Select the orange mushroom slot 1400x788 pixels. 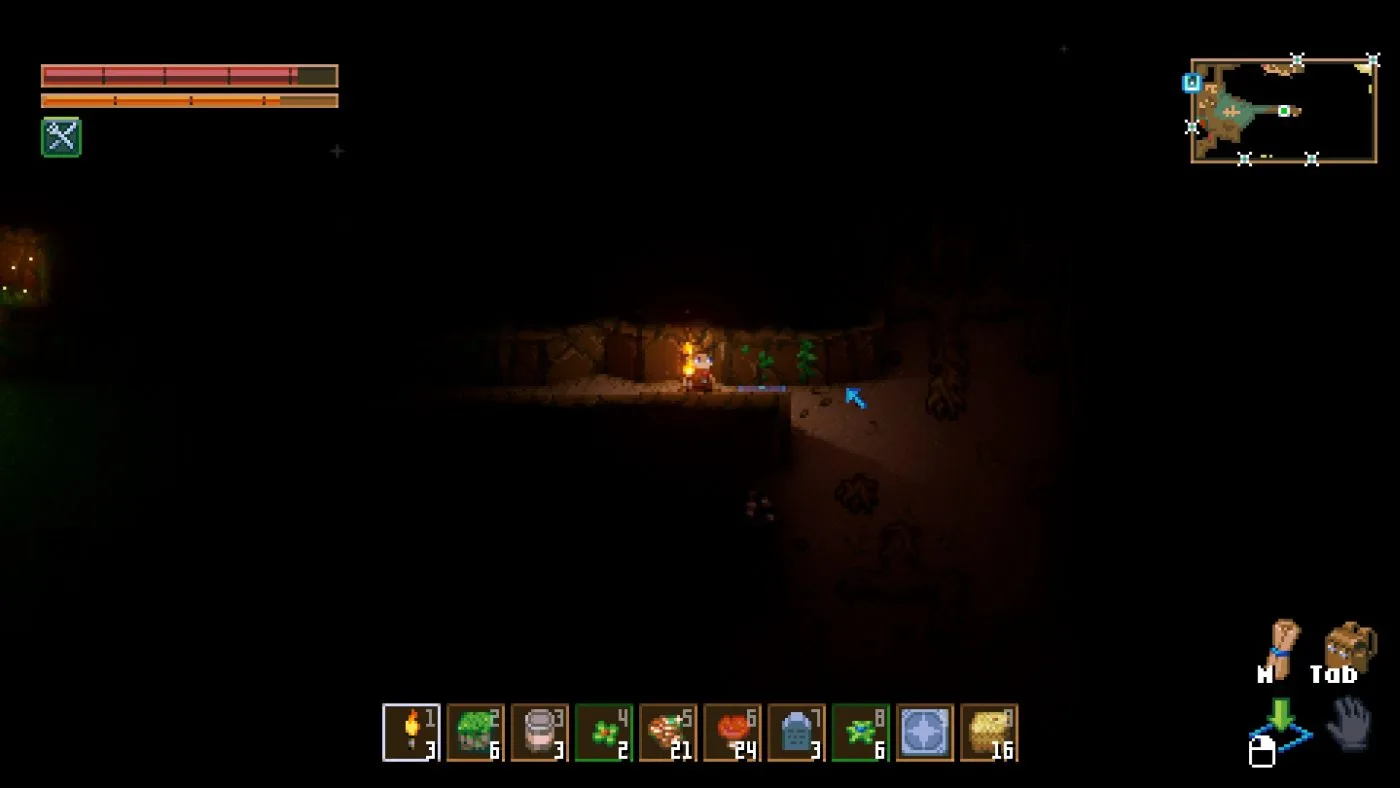[732, 732]
